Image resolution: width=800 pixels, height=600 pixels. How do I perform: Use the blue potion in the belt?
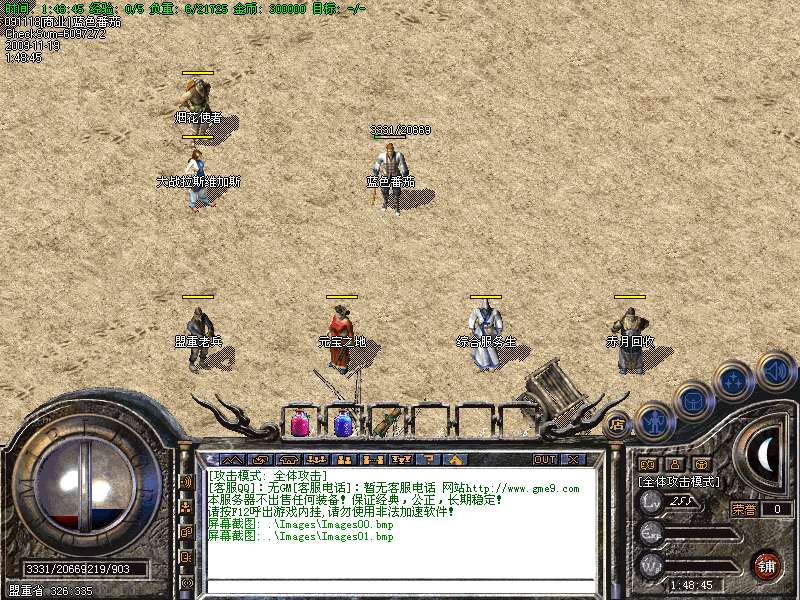tap(345, 423)
